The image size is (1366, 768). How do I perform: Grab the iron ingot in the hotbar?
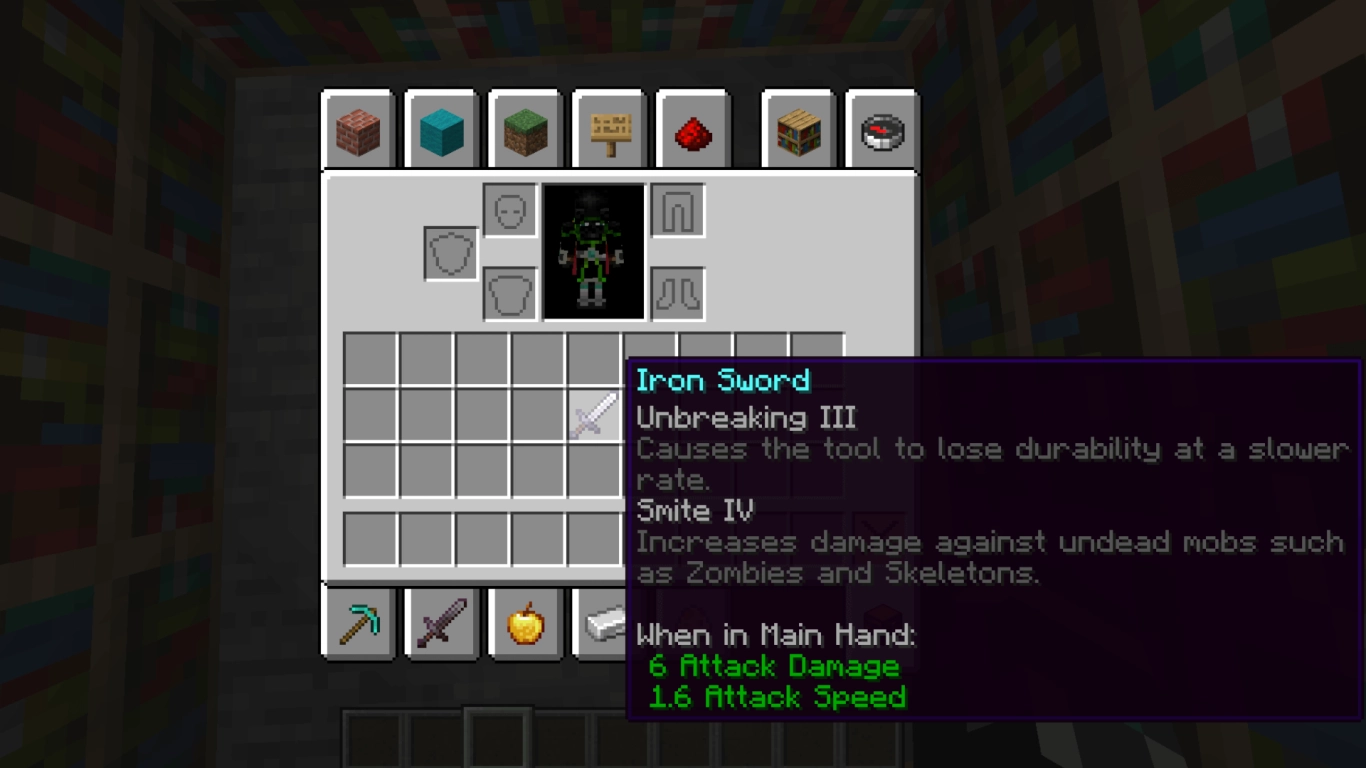pos(609,623)
